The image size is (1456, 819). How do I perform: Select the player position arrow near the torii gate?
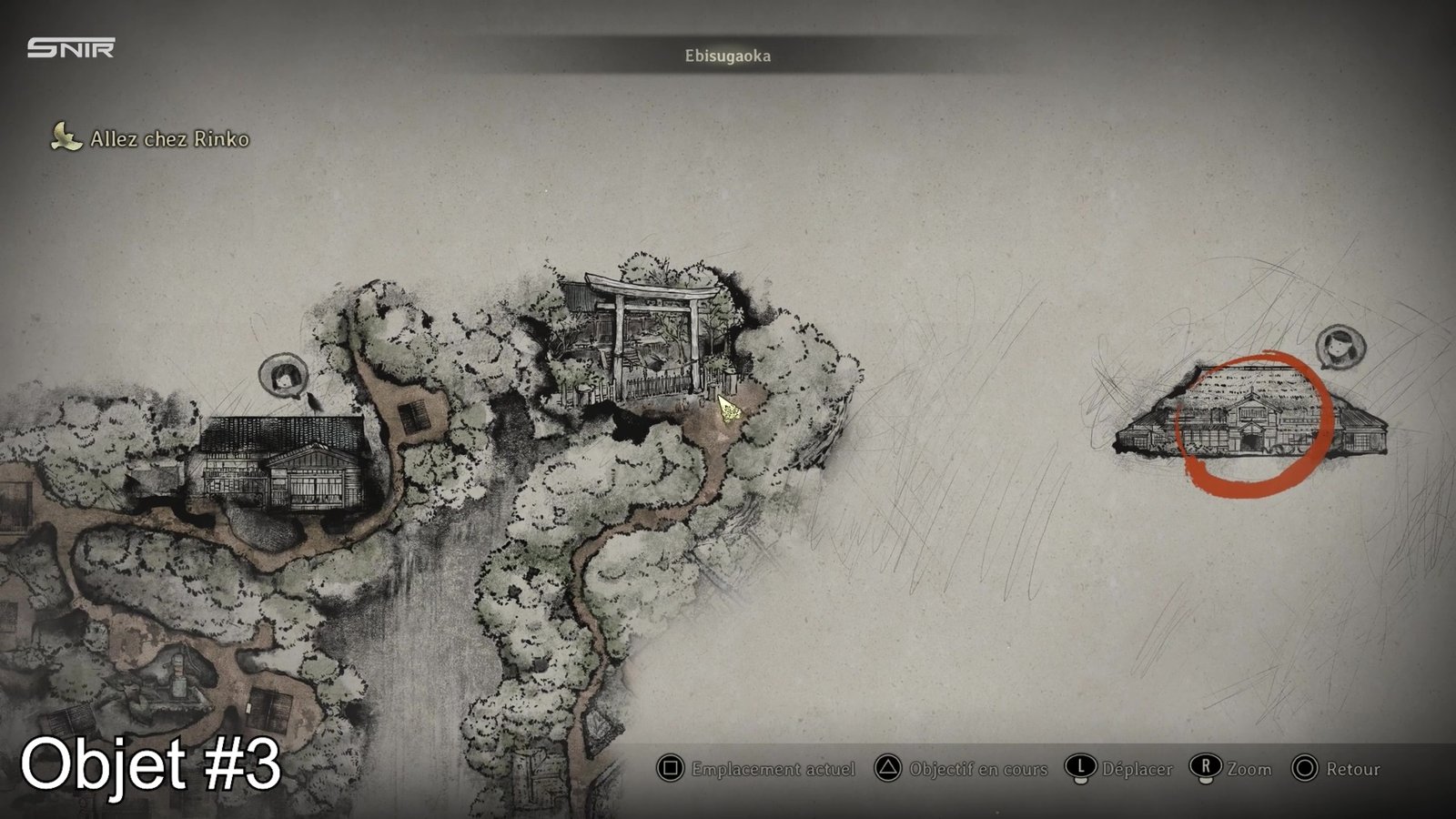729,409
